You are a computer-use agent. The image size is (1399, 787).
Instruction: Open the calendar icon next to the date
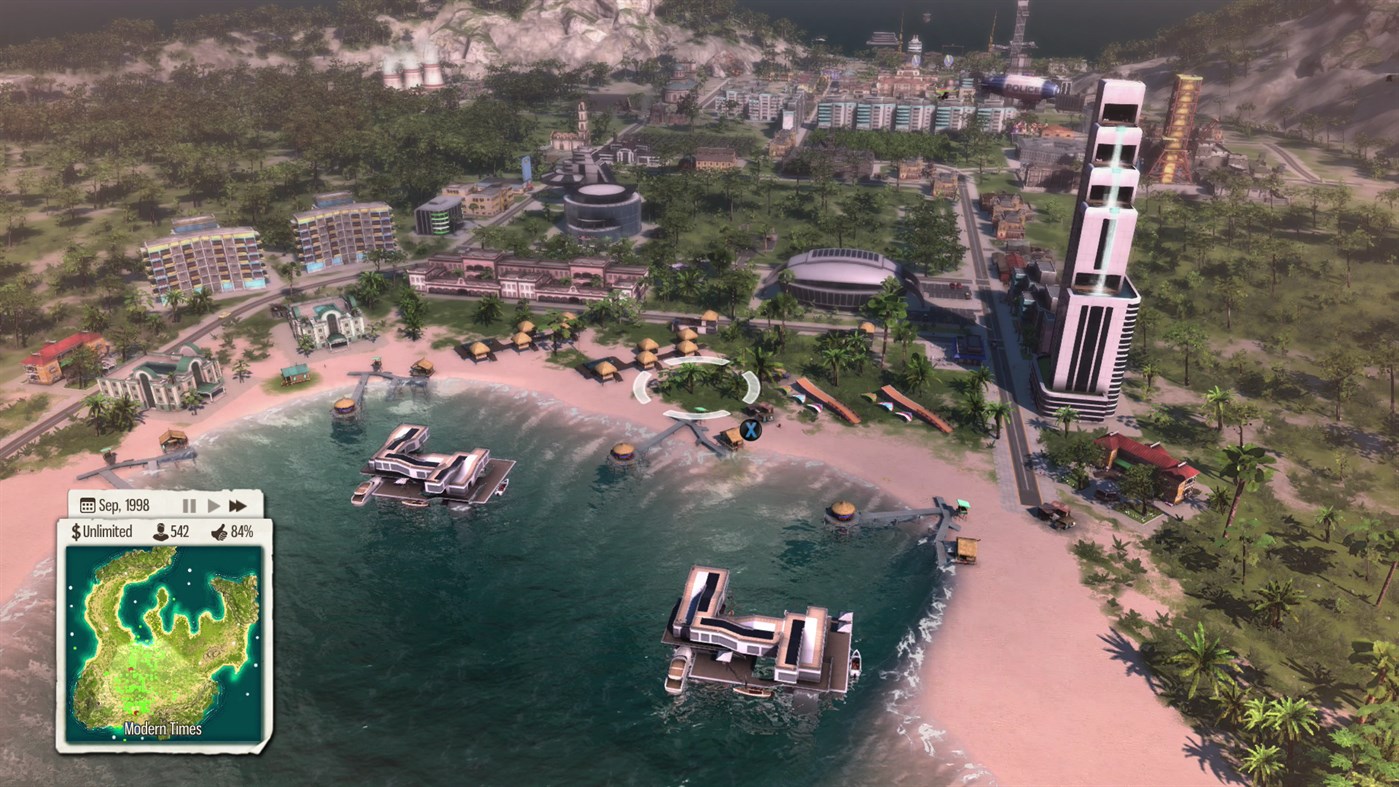click(86, 504)
